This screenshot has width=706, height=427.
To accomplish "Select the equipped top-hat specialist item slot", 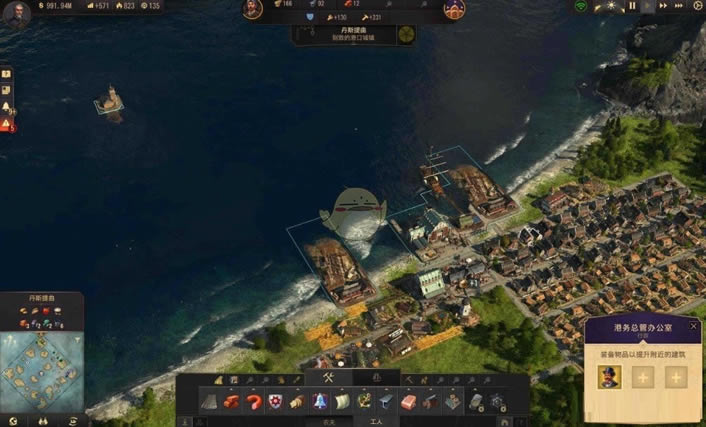I will point(609,376).
